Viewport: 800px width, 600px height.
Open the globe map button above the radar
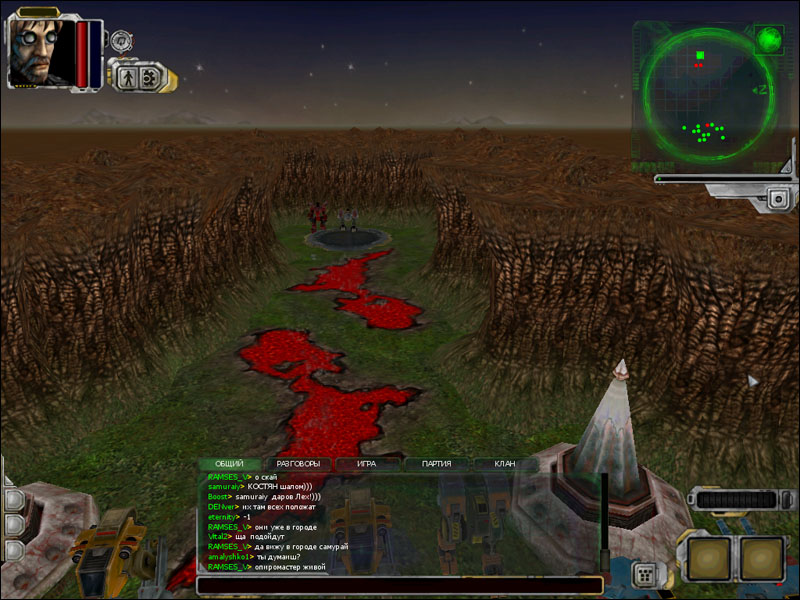(769, 40)
